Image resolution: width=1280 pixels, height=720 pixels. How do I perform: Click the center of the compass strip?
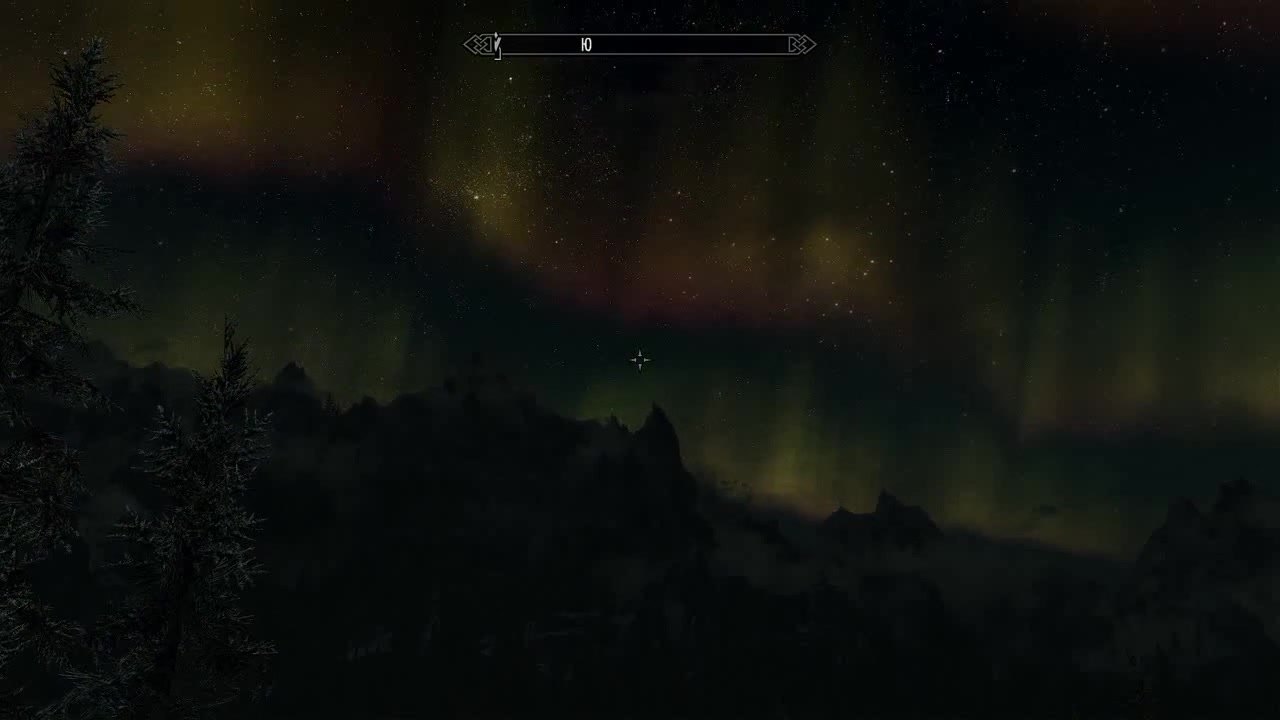[640, 45]
